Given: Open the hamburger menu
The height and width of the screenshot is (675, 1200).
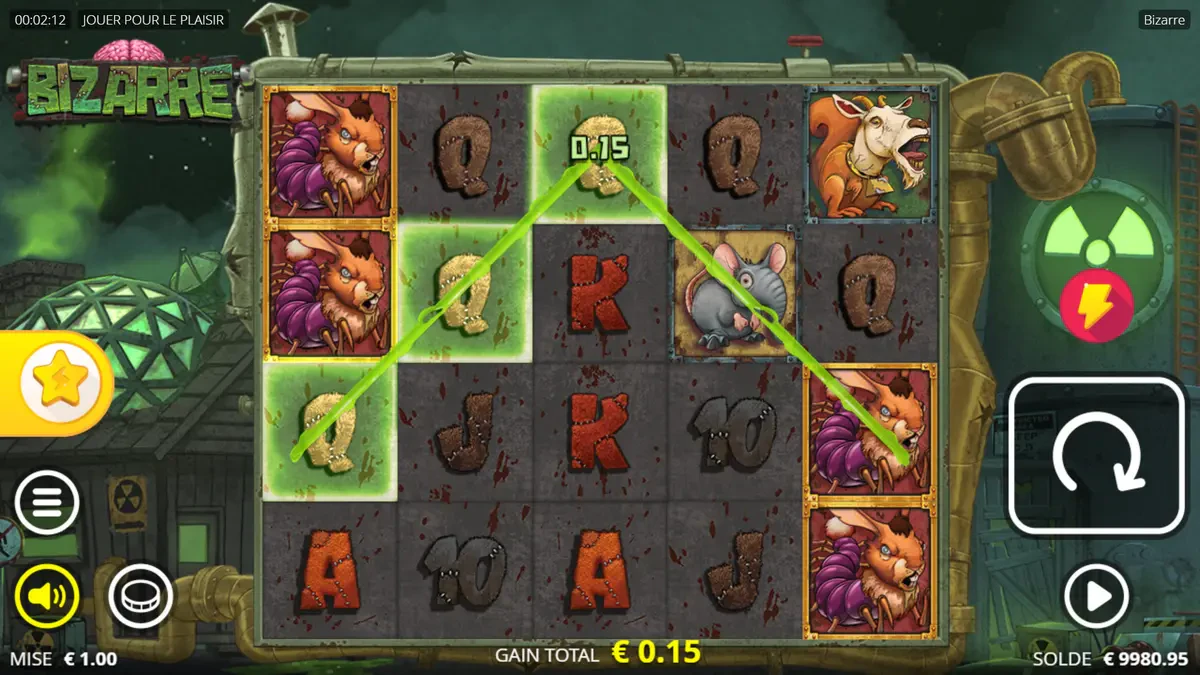Looking at the screenshot, I should pos(46,501).
